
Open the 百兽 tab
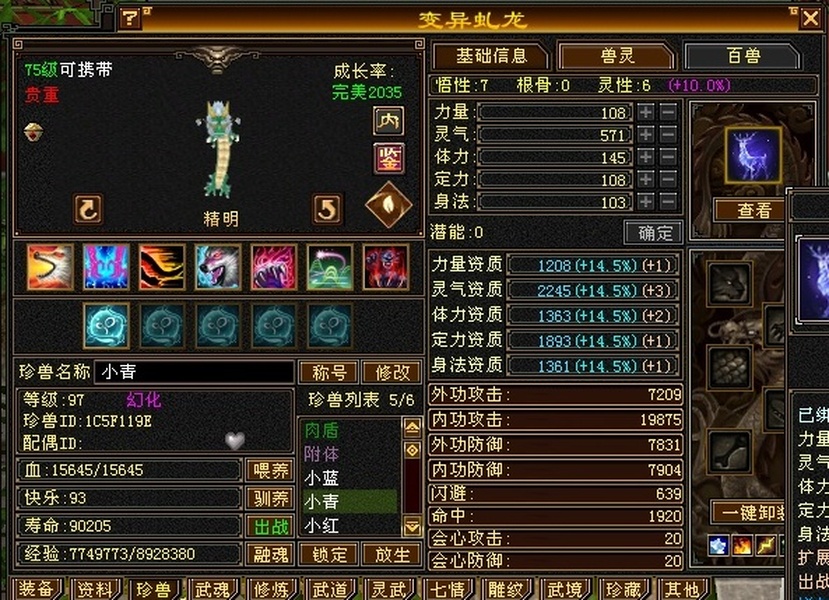(742, 56)
